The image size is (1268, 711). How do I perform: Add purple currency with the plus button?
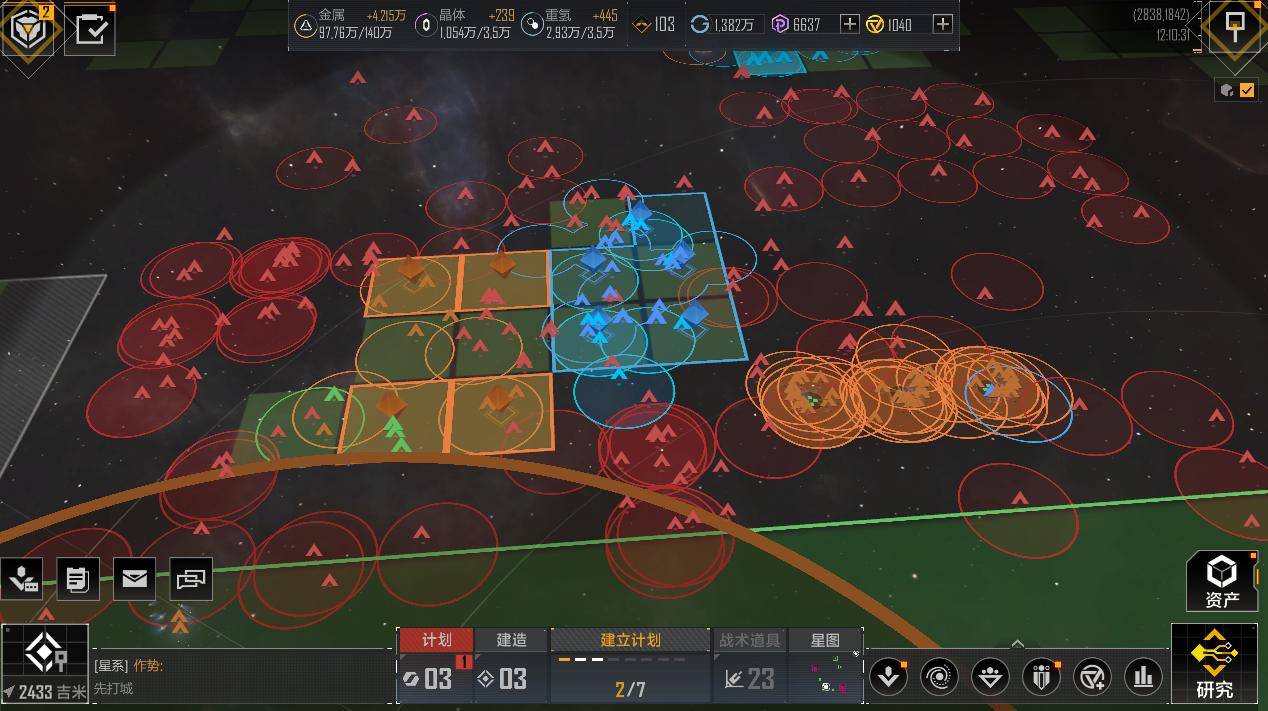(849, 24)
